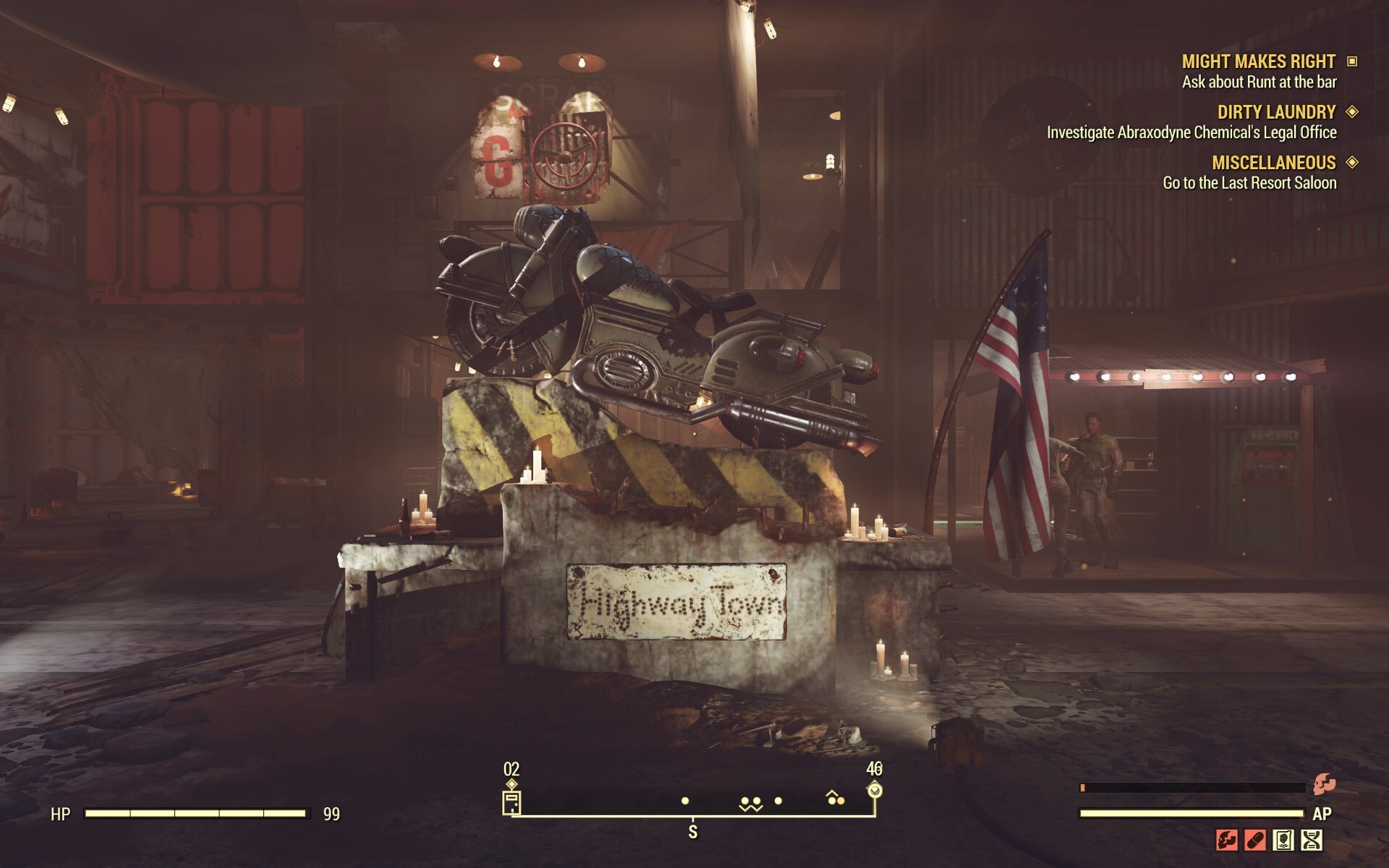Click the pill-shaped addiction status icon
The image size is (1389, 868).
[1254, 841]
